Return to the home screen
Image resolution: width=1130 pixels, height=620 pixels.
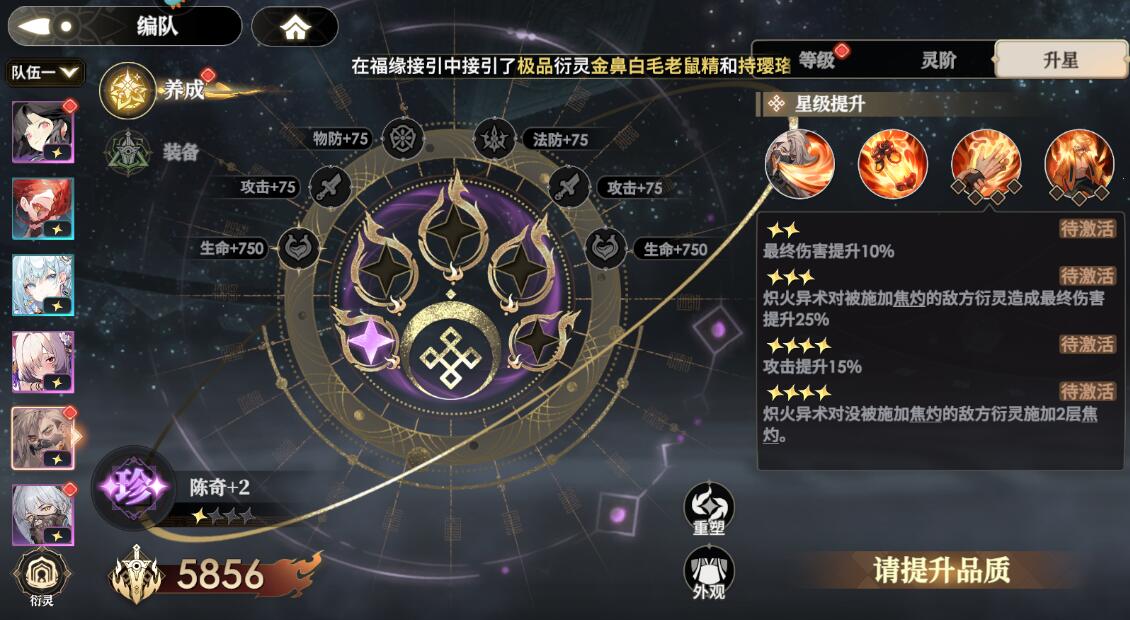click(295, 27)
